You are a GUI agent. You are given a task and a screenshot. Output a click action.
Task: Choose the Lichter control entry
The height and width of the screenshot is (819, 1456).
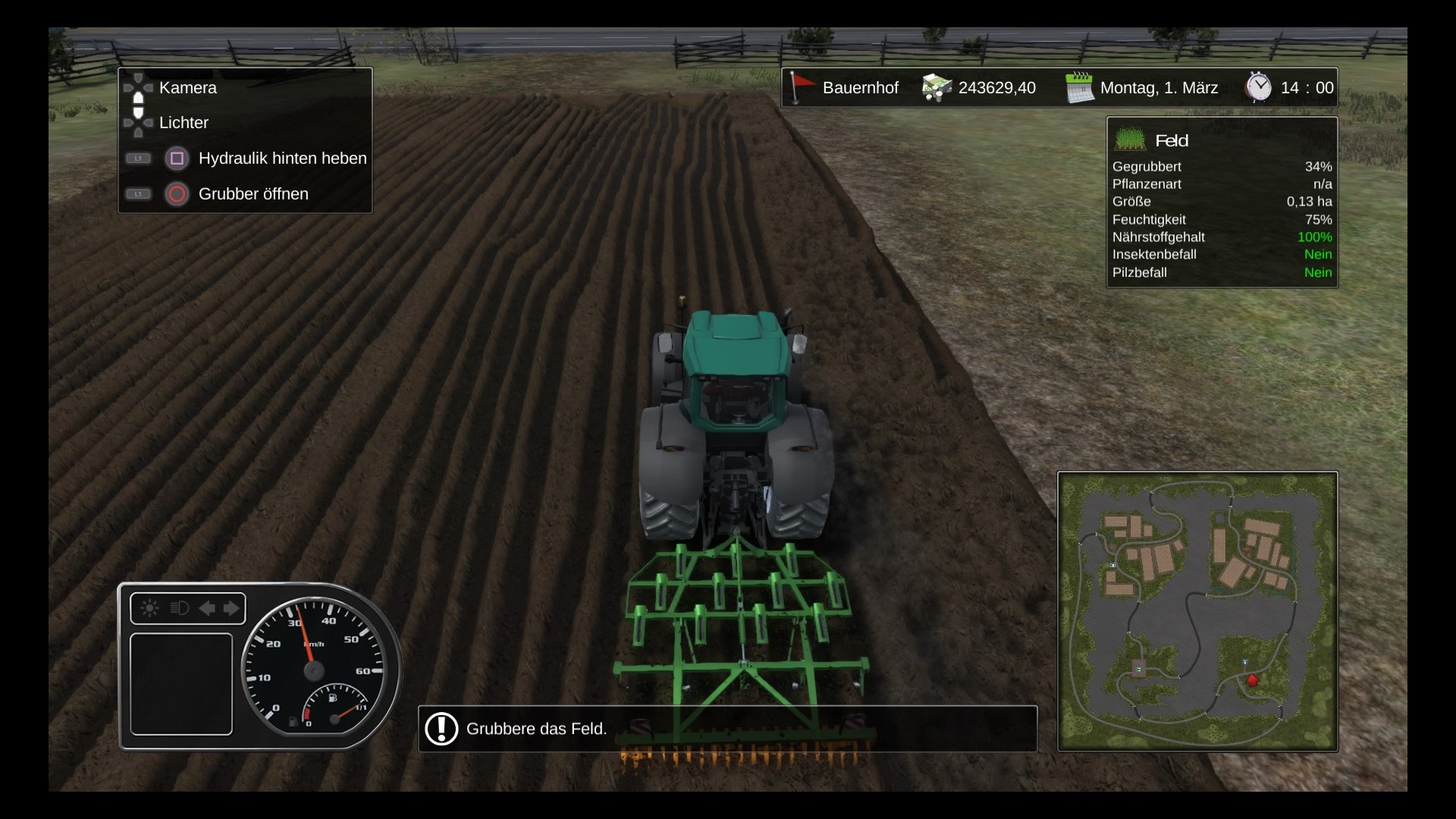pos(184,123)
